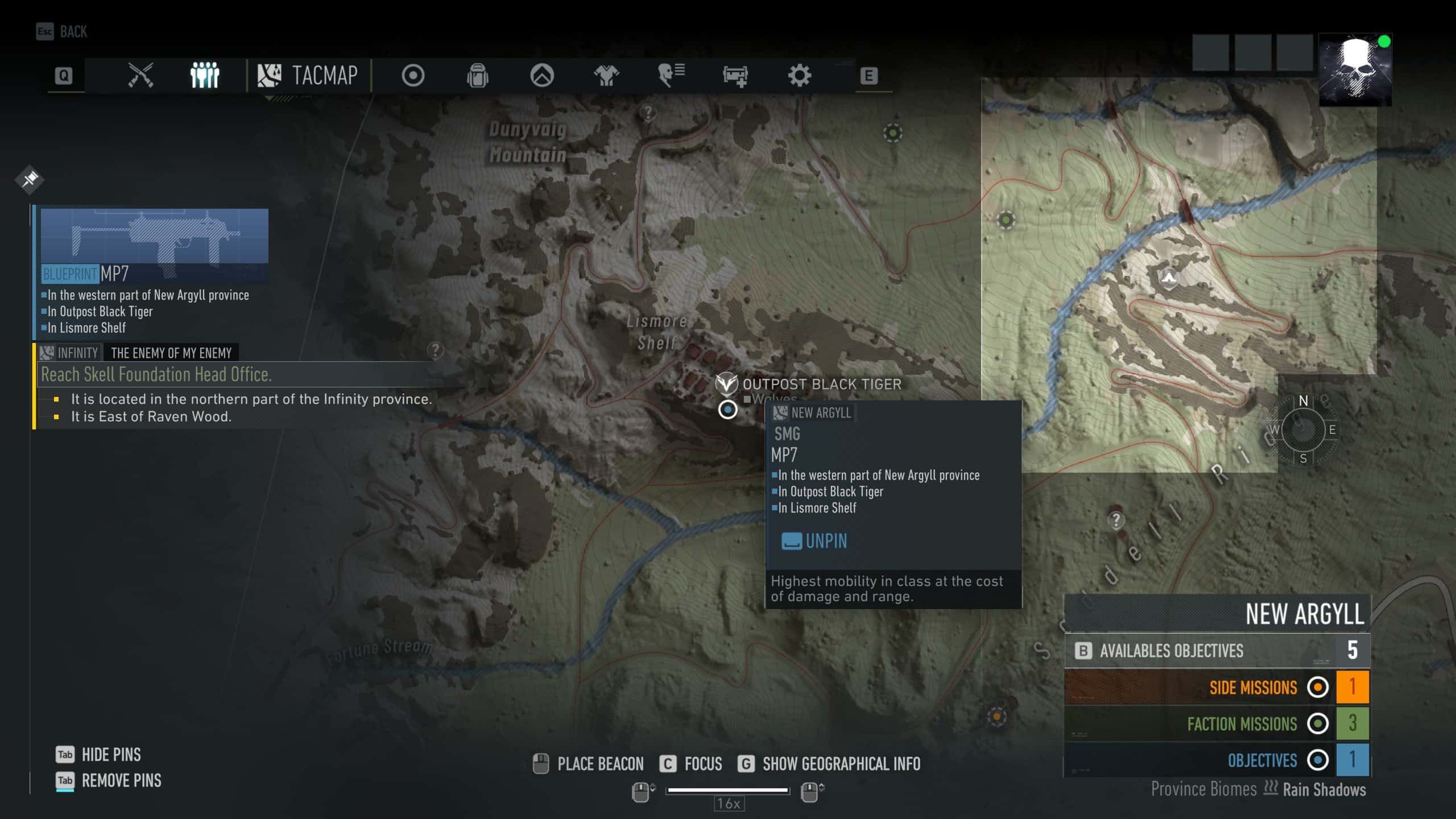Open the crossed rifles loadout tab
Image resolution: width=1456 pixels, height=819 pixels.
tap(140, 75)
